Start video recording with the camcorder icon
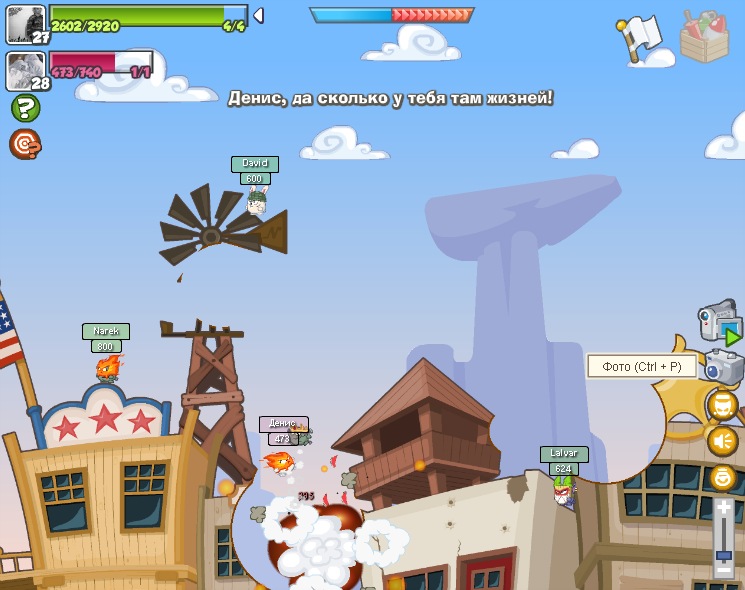 [719, 322]
